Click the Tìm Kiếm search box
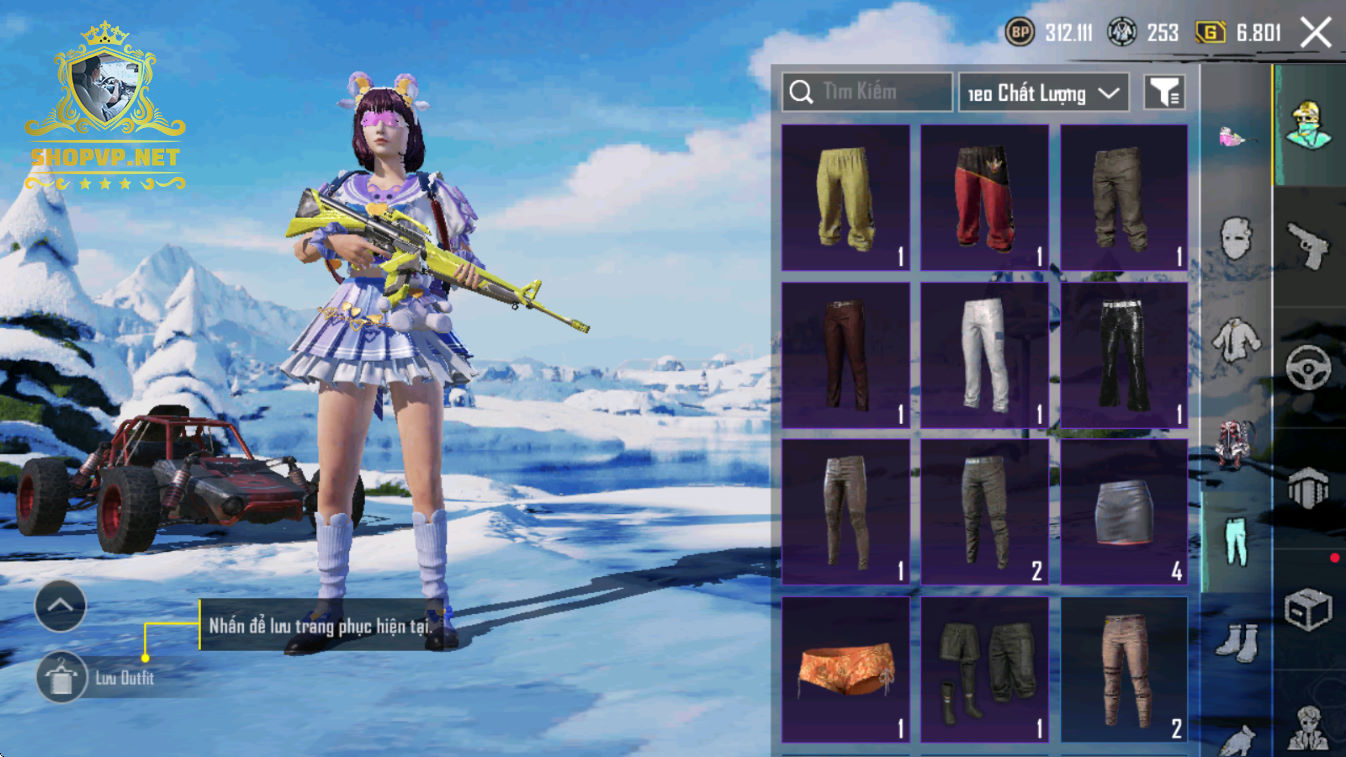Viewport: 1346px width, 757px height. (867, 92)
